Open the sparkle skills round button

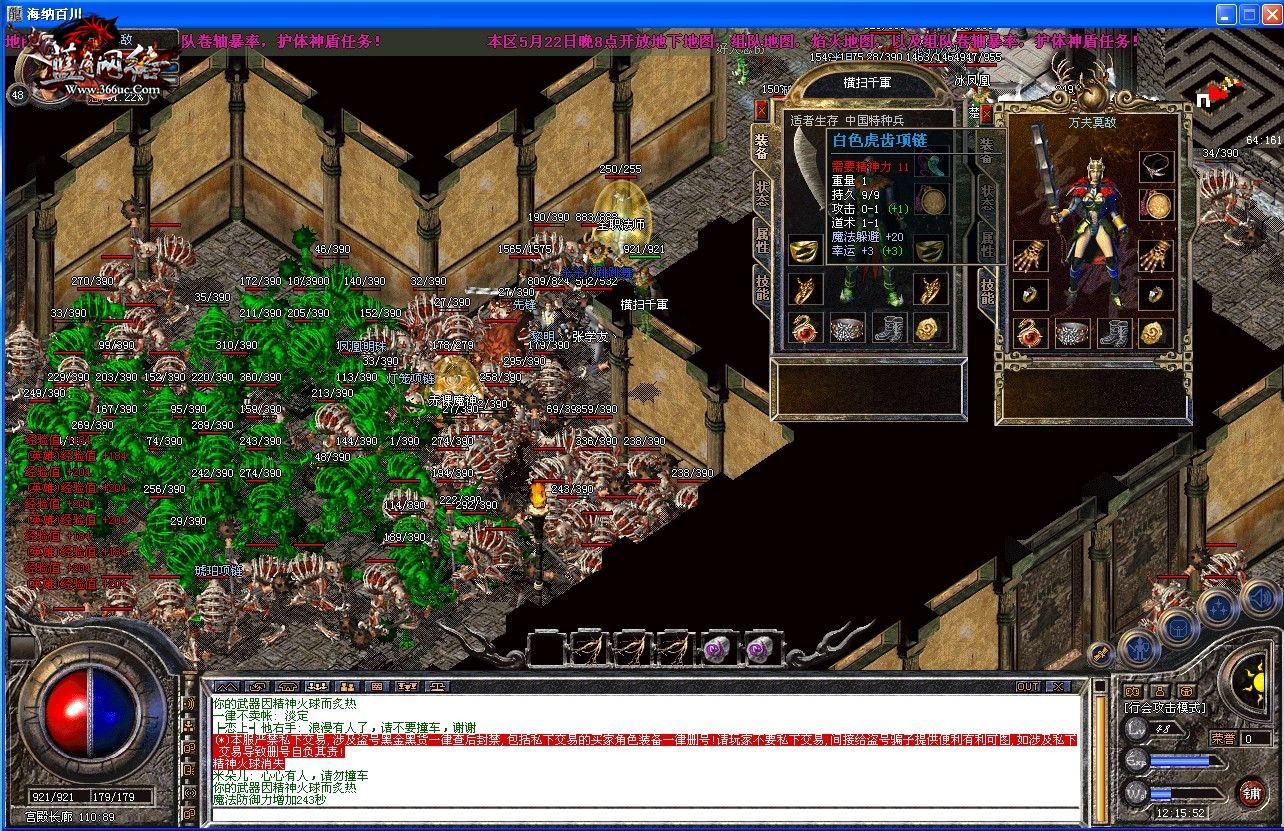coord(1219,607)
